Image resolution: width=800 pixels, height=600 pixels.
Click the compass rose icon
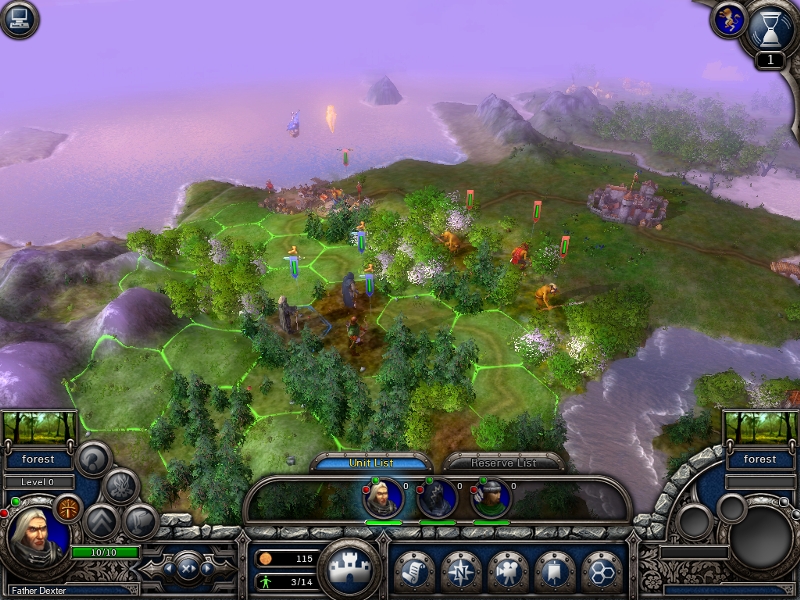click(461, 570)
